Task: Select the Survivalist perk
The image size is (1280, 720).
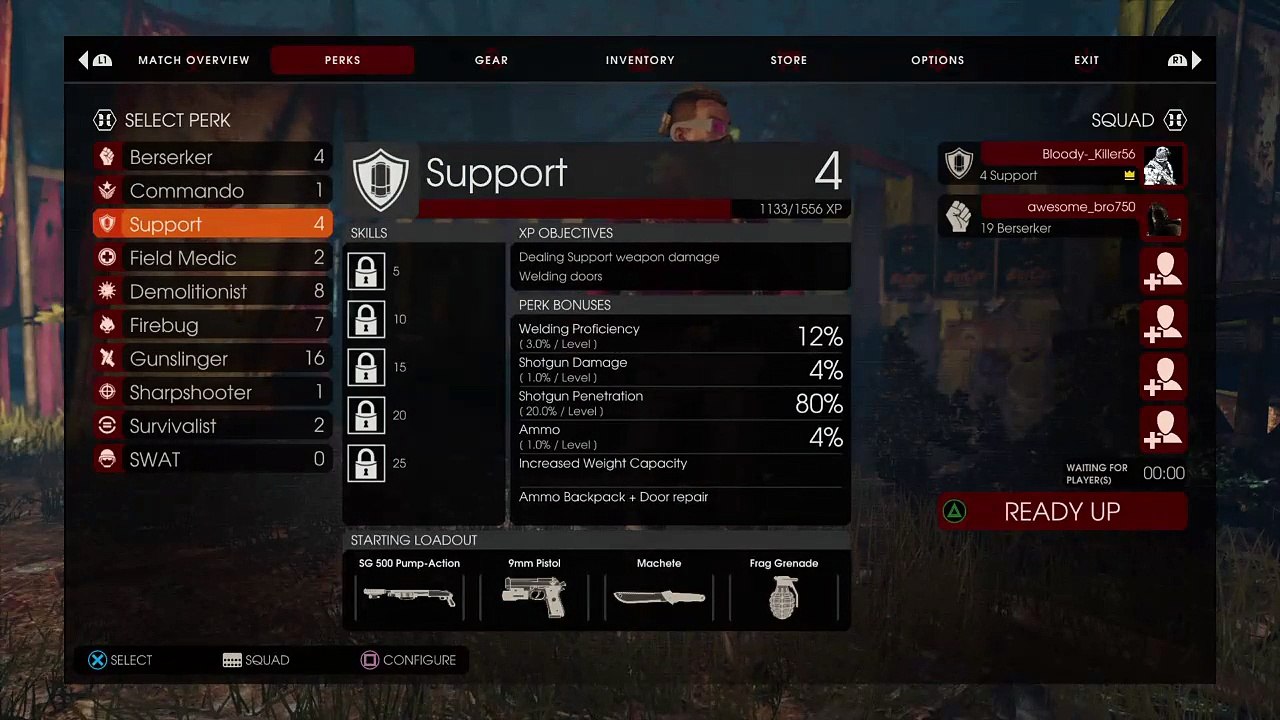Action: 212,426
